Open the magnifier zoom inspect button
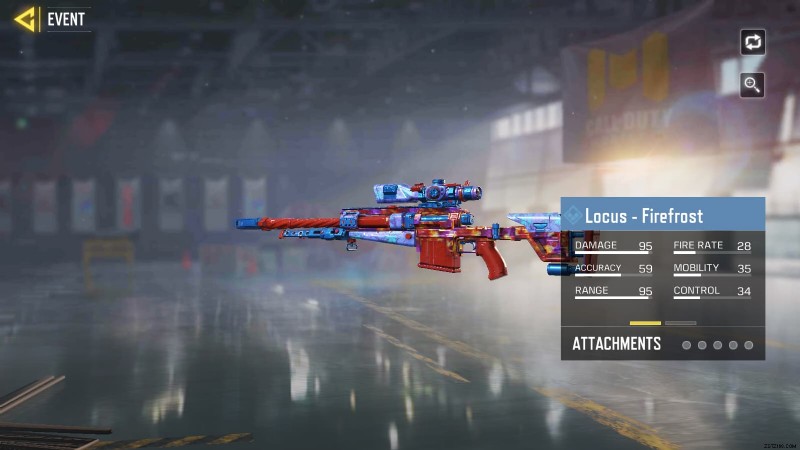Viewport: 800px width, 450px height. (752, 85)
